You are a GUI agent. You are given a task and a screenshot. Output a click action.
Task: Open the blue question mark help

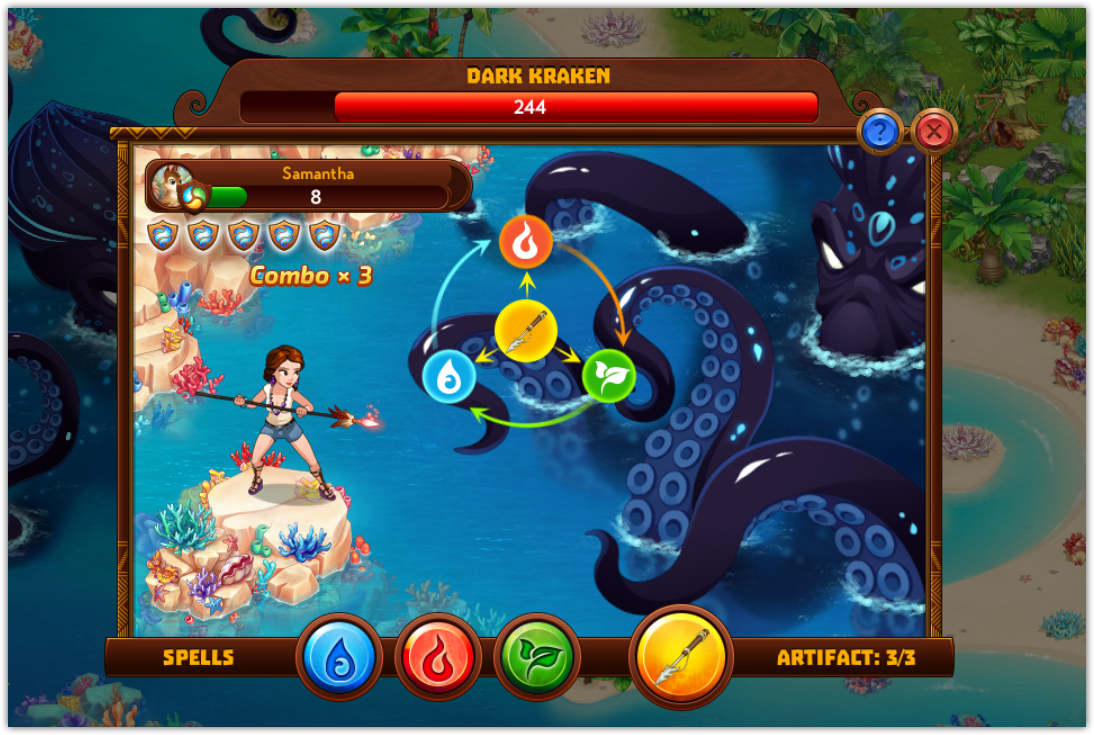click(880, 131)
